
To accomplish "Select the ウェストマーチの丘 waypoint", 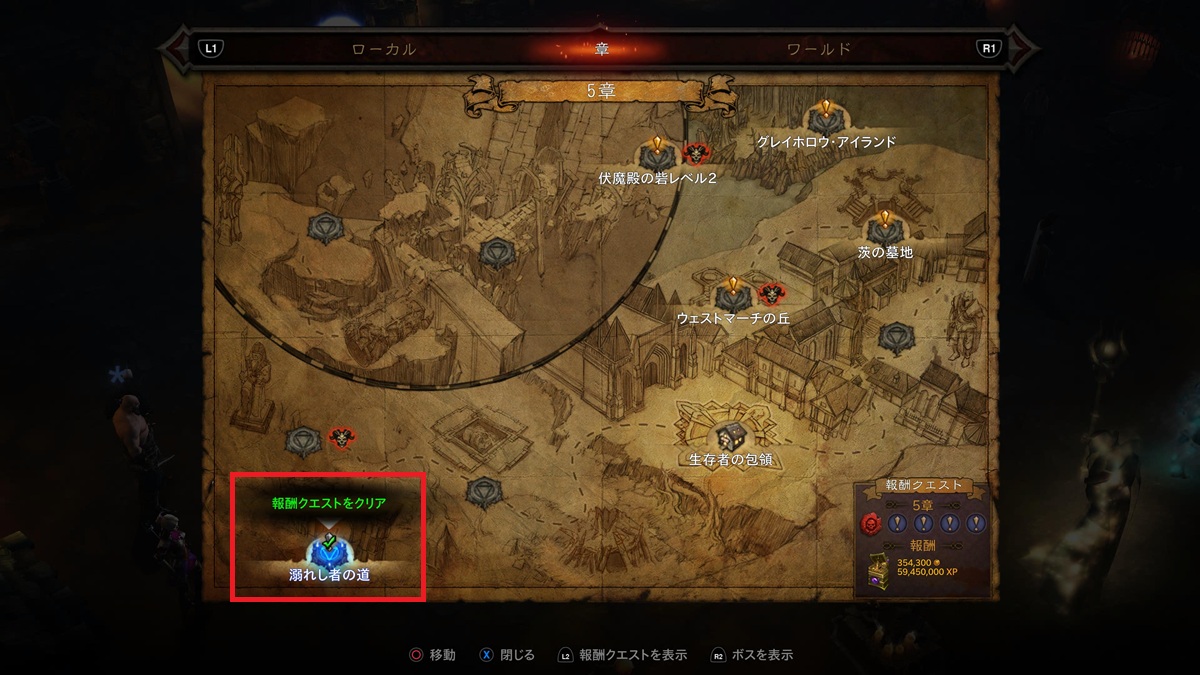I will [733, 296].
